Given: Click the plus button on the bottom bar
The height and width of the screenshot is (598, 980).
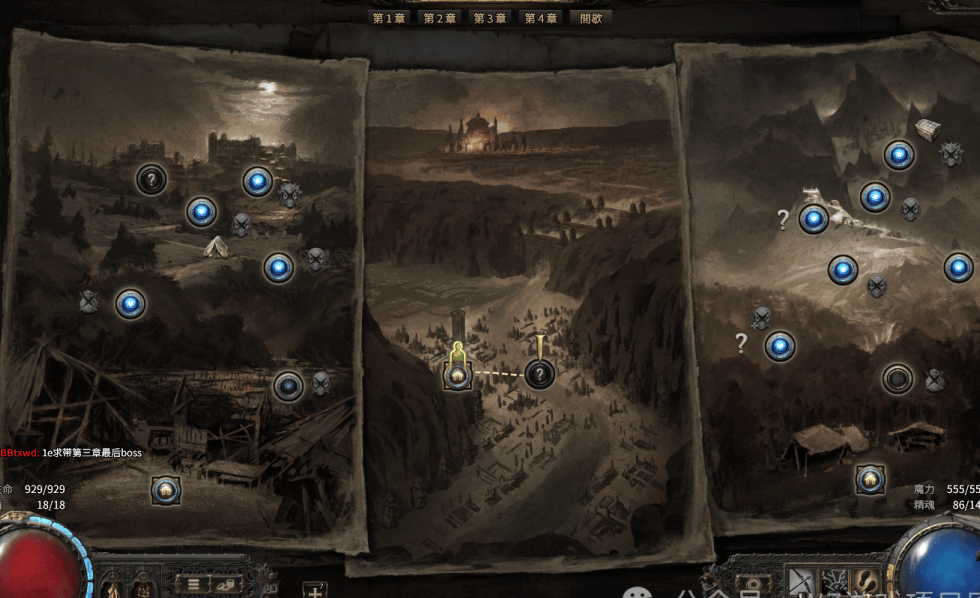Looking at the screenshot, I should [314, 588].
